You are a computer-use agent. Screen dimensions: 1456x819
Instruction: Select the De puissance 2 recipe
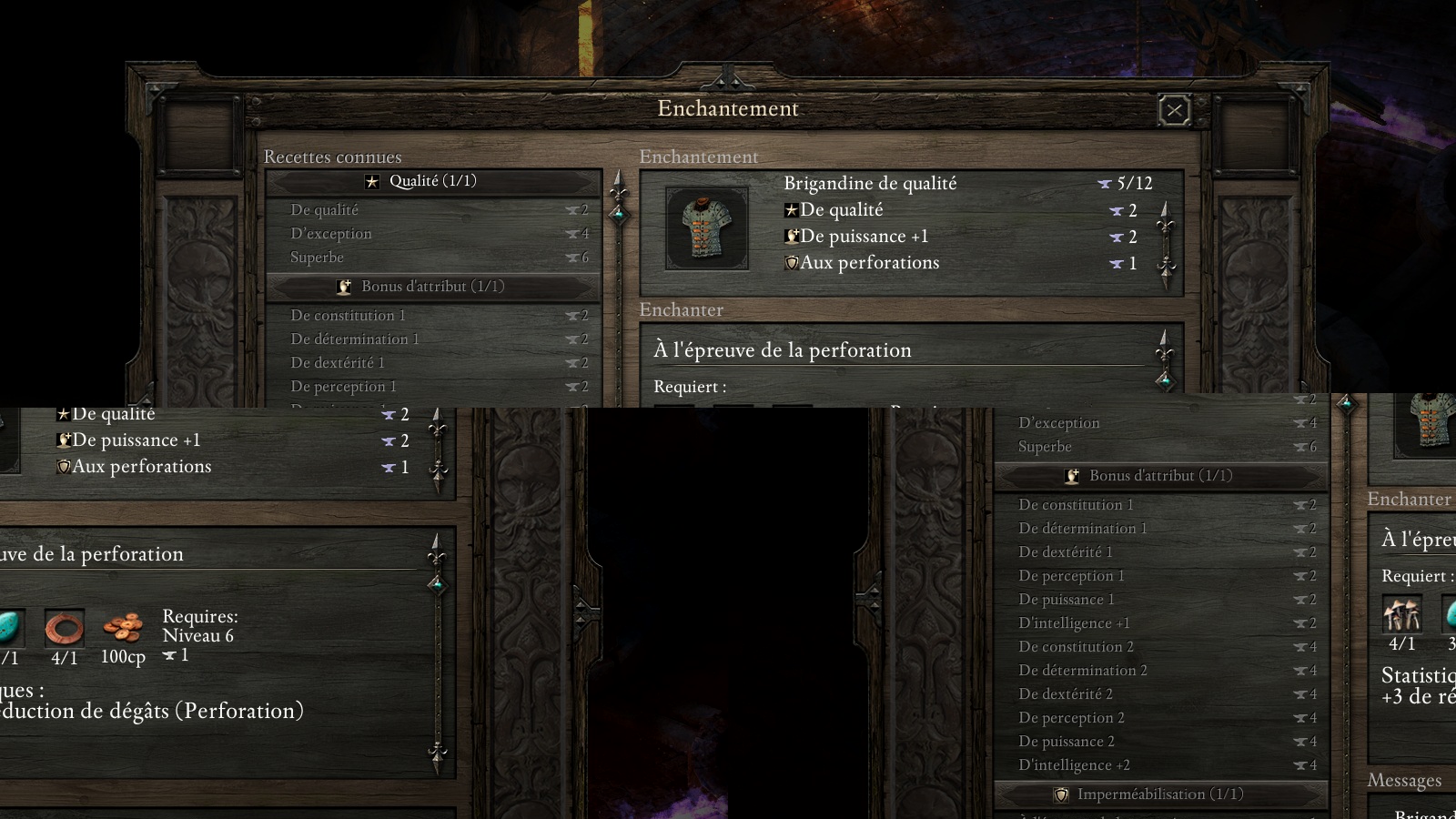[1067, 742]
